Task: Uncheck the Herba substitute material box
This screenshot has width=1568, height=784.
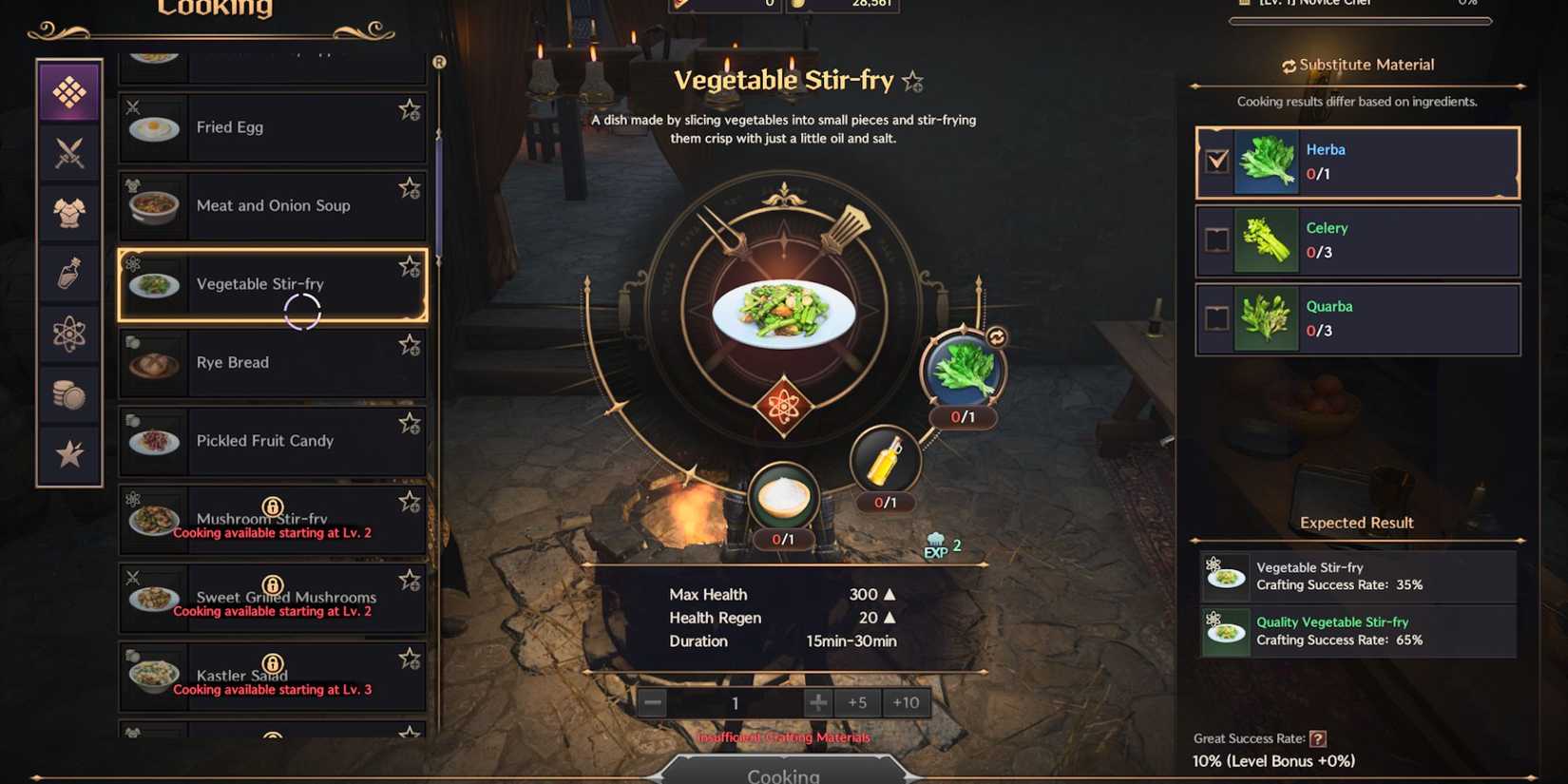Action: [1217, 162]
